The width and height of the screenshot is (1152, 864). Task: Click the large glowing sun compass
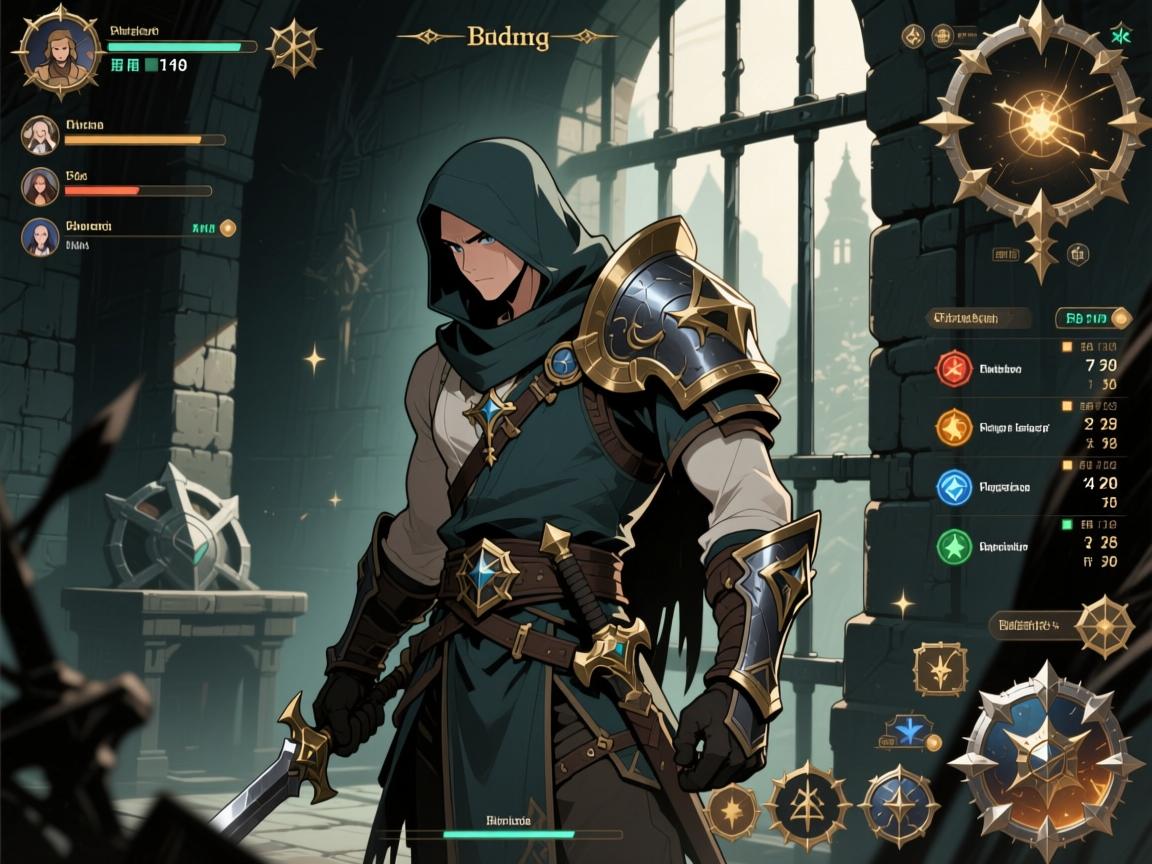1040,124
